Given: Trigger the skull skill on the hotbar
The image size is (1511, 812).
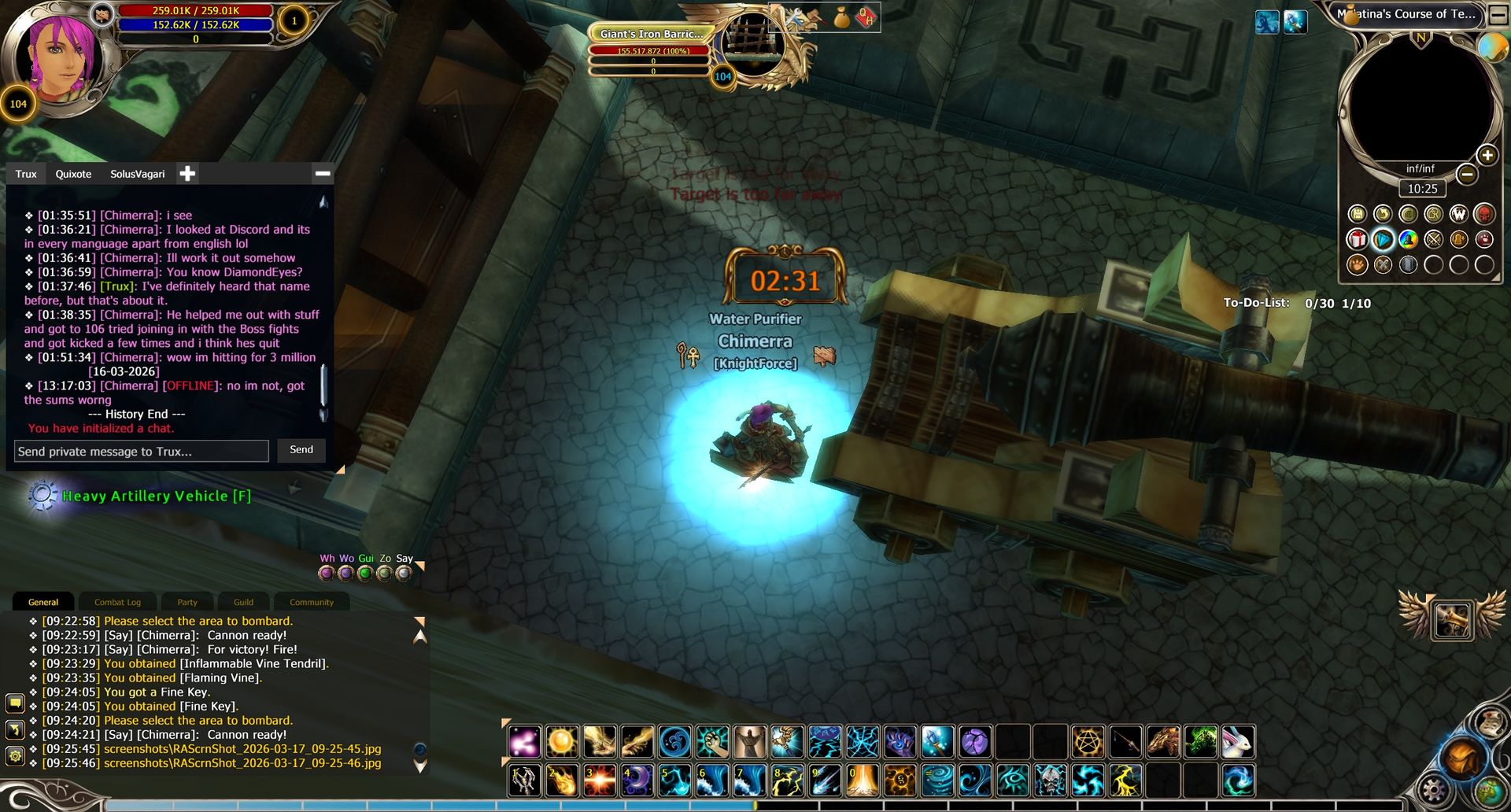Looking at the screenshot, I should [x=1050, y=781].
